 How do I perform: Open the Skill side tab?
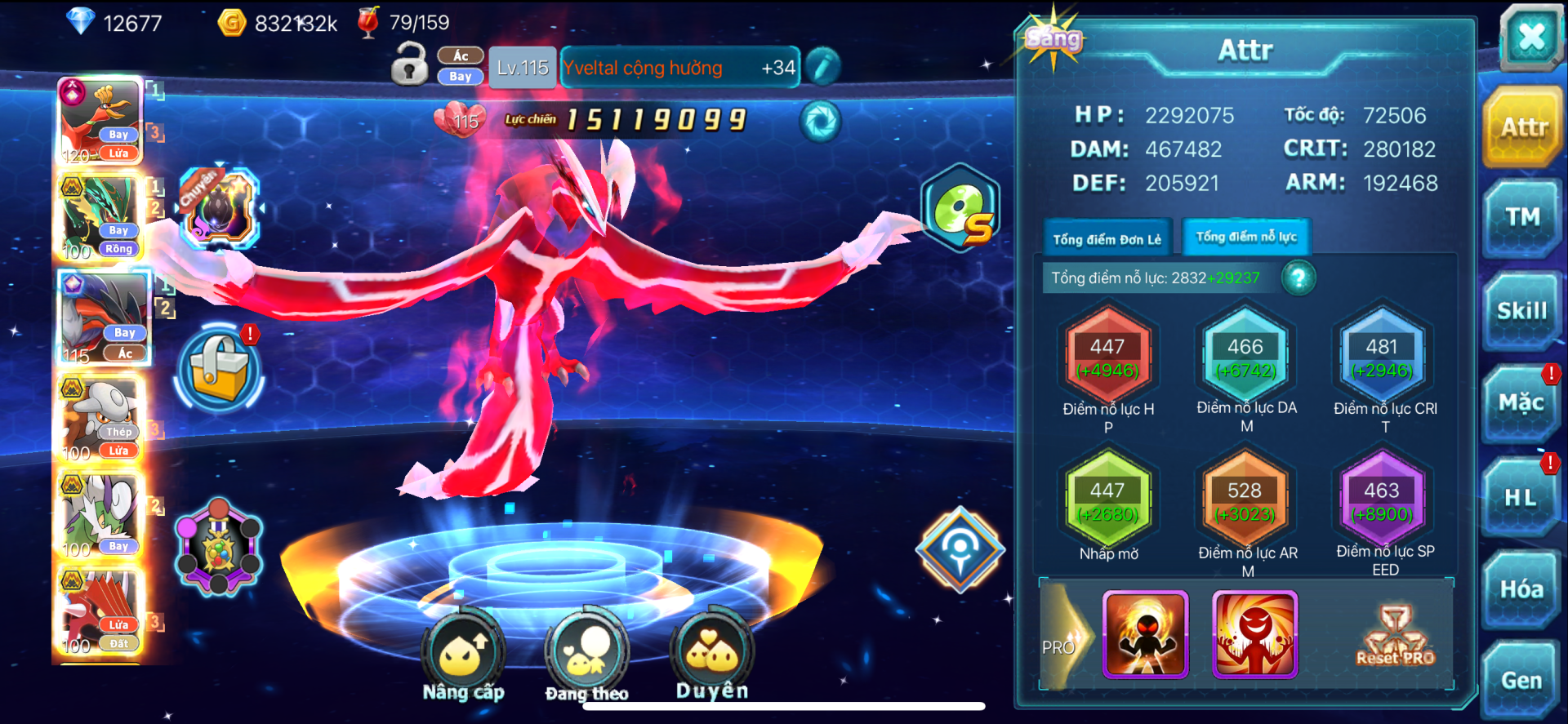[1522, 311]
